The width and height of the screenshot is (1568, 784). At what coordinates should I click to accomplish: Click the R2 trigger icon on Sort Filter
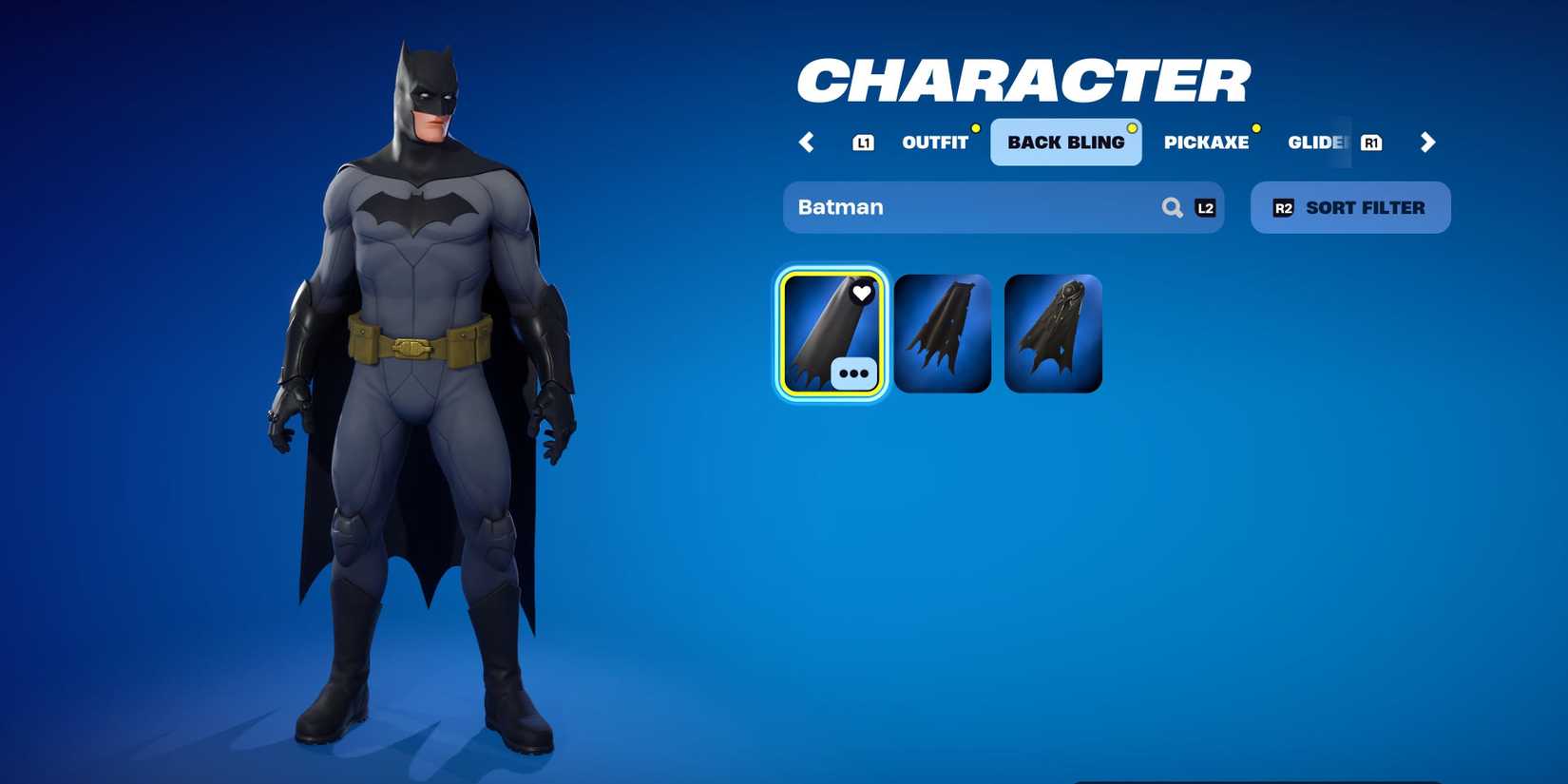click(x=1284, y=207)
